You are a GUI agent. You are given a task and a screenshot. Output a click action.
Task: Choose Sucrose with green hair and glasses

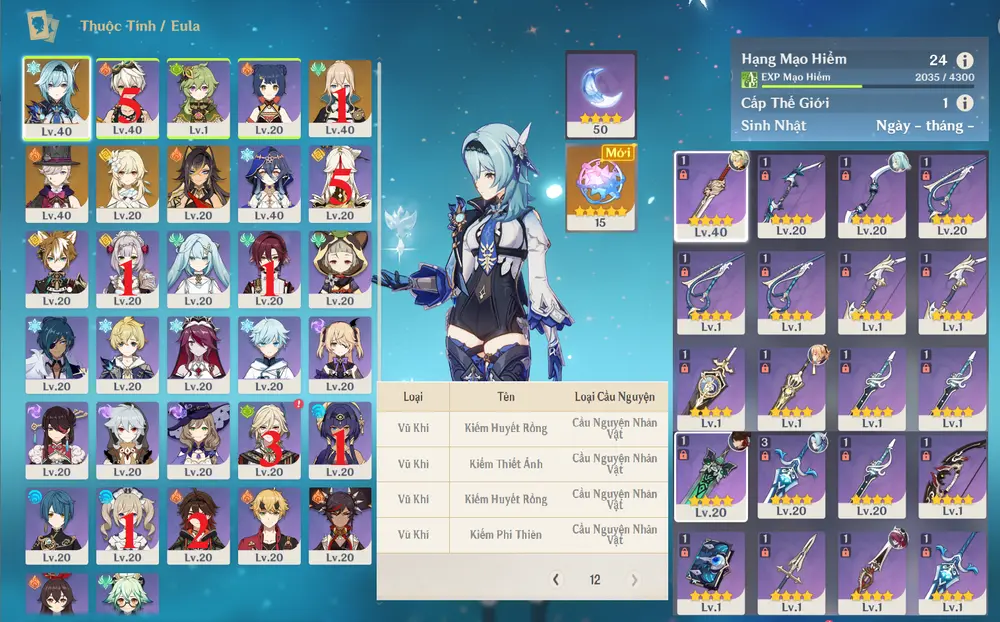coord(127,595)
